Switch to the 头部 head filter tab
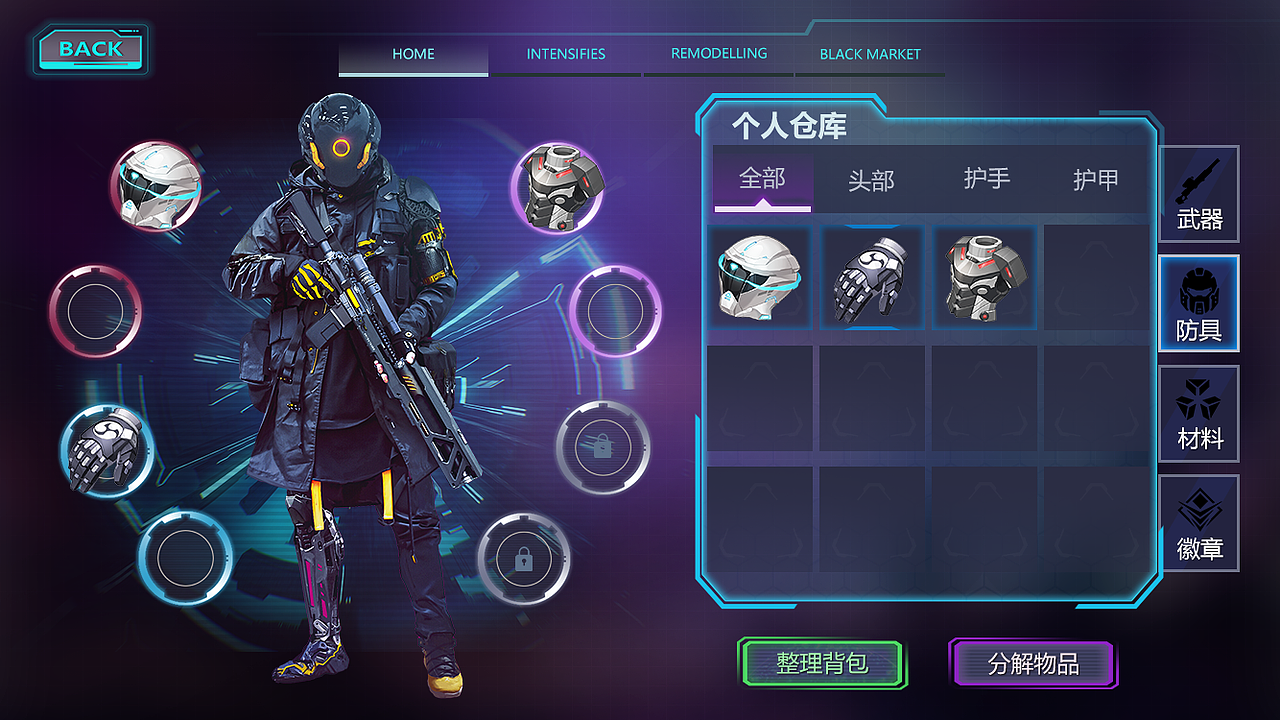 (874, 180)
